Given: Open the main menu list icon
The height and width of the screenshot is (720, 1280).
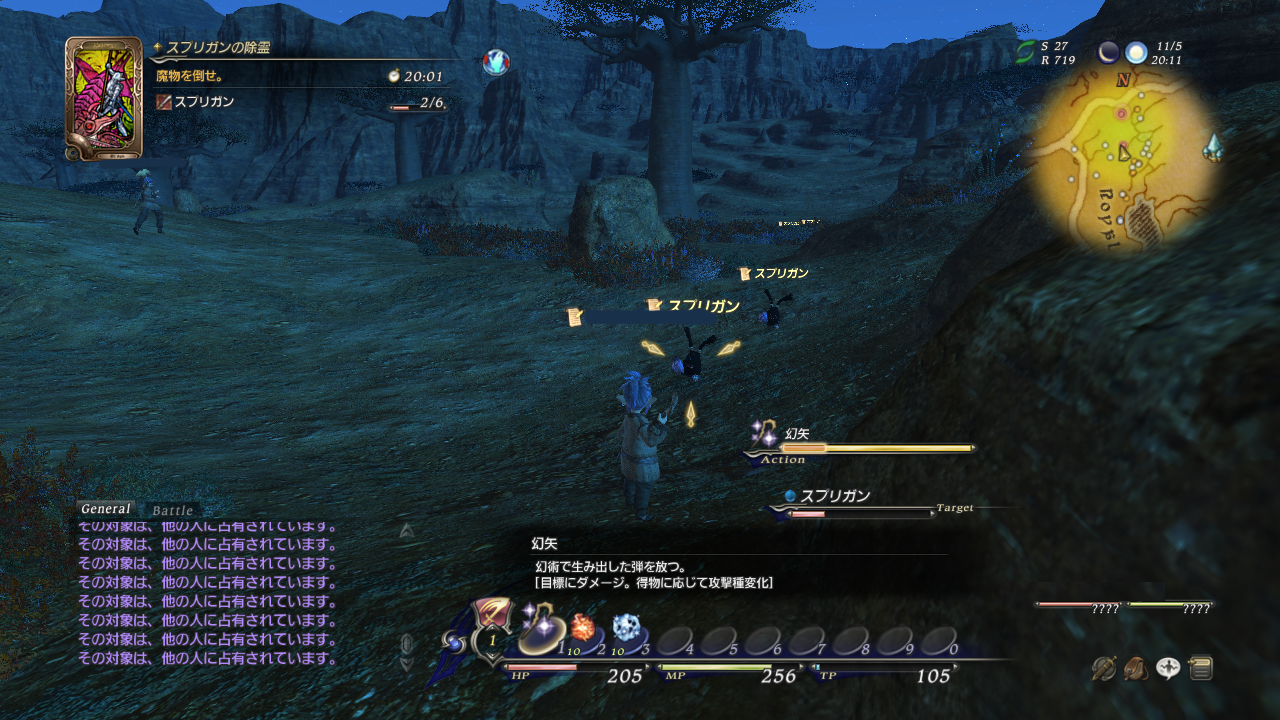Looking at the screenshot, I should tap(1201, 668).
